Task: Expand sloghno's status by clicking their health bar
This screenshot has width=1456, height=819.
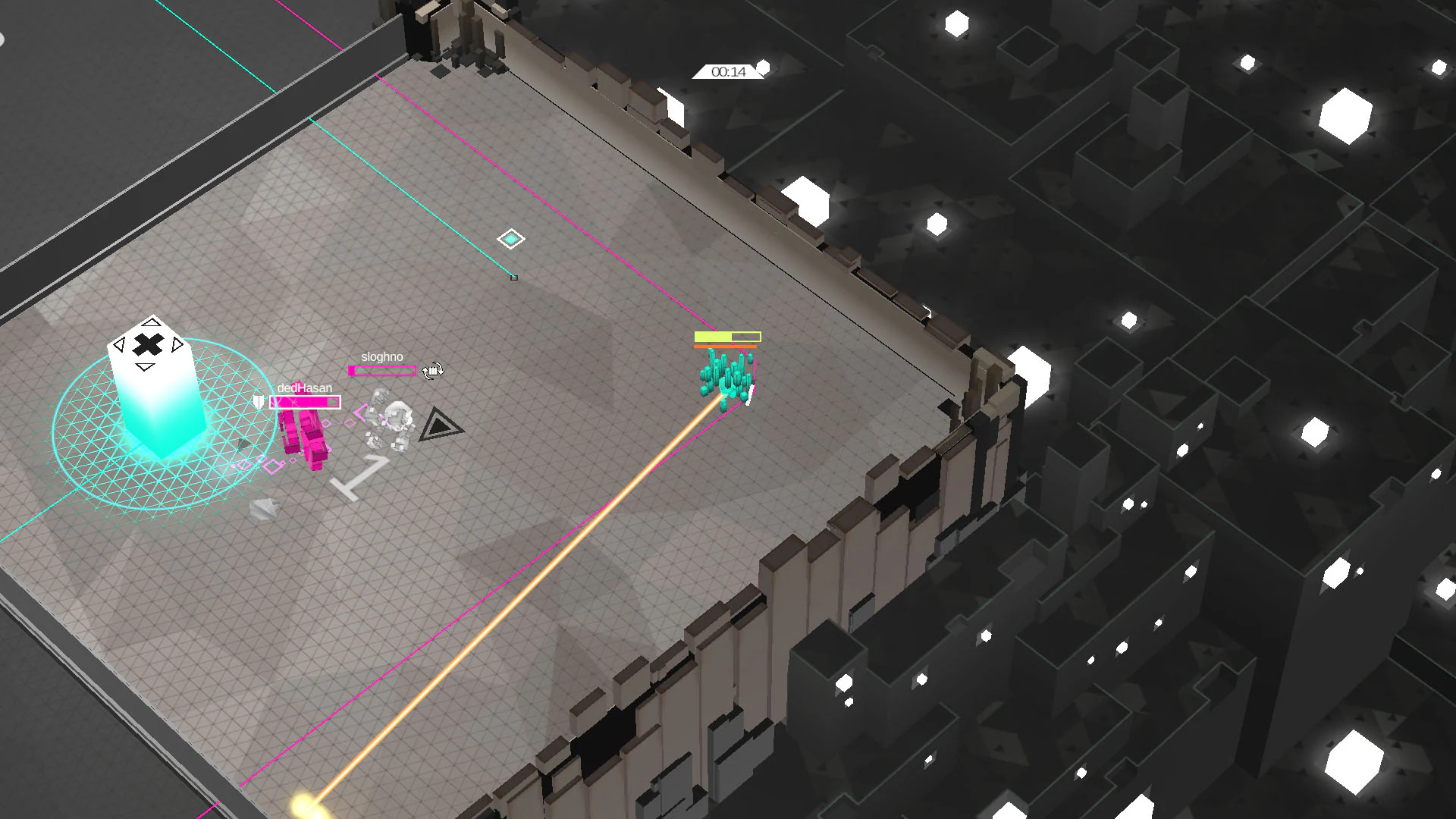Action: coord(383,372)
